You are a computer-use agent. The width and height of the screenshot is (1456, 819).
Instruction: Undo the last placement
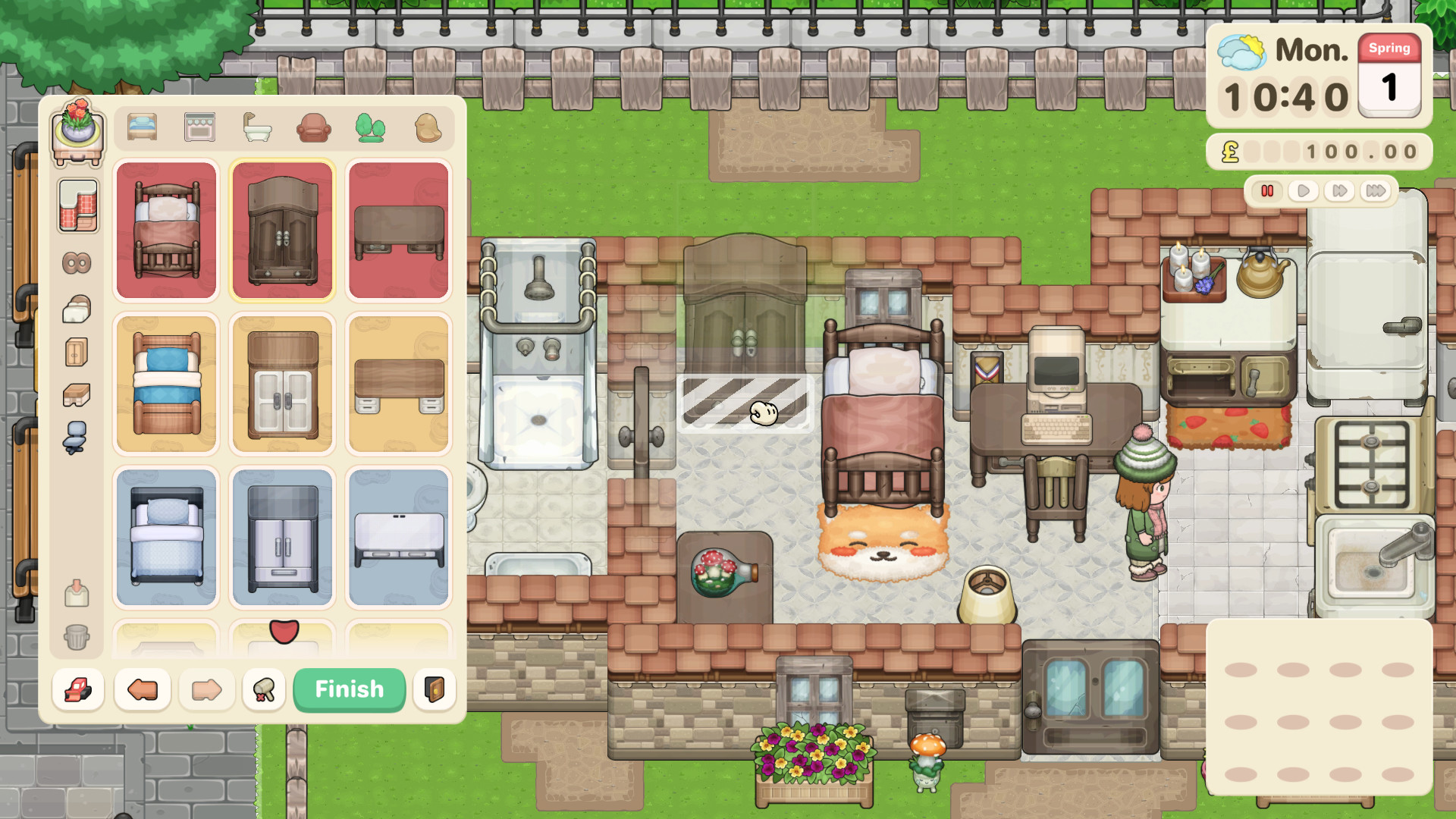click(141, 689)
